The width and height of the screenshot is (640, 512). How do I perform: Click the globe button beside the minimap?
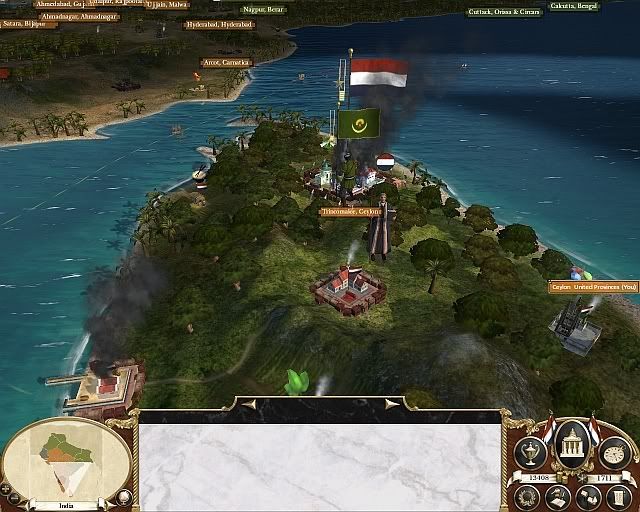124,495
